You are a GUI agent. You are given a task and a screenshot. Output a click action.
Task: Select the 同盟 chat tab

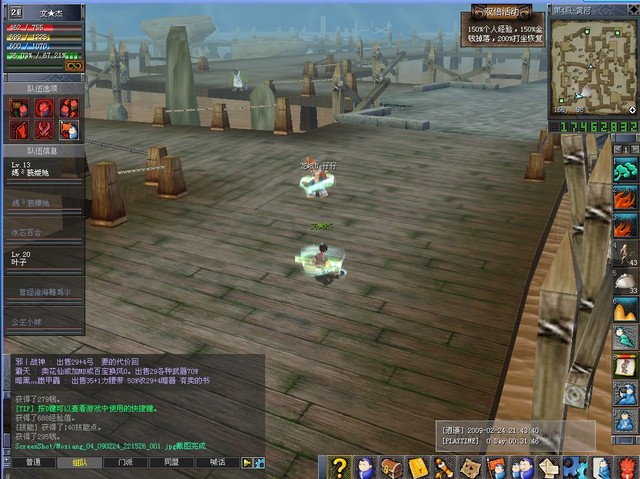pos(171,463)
